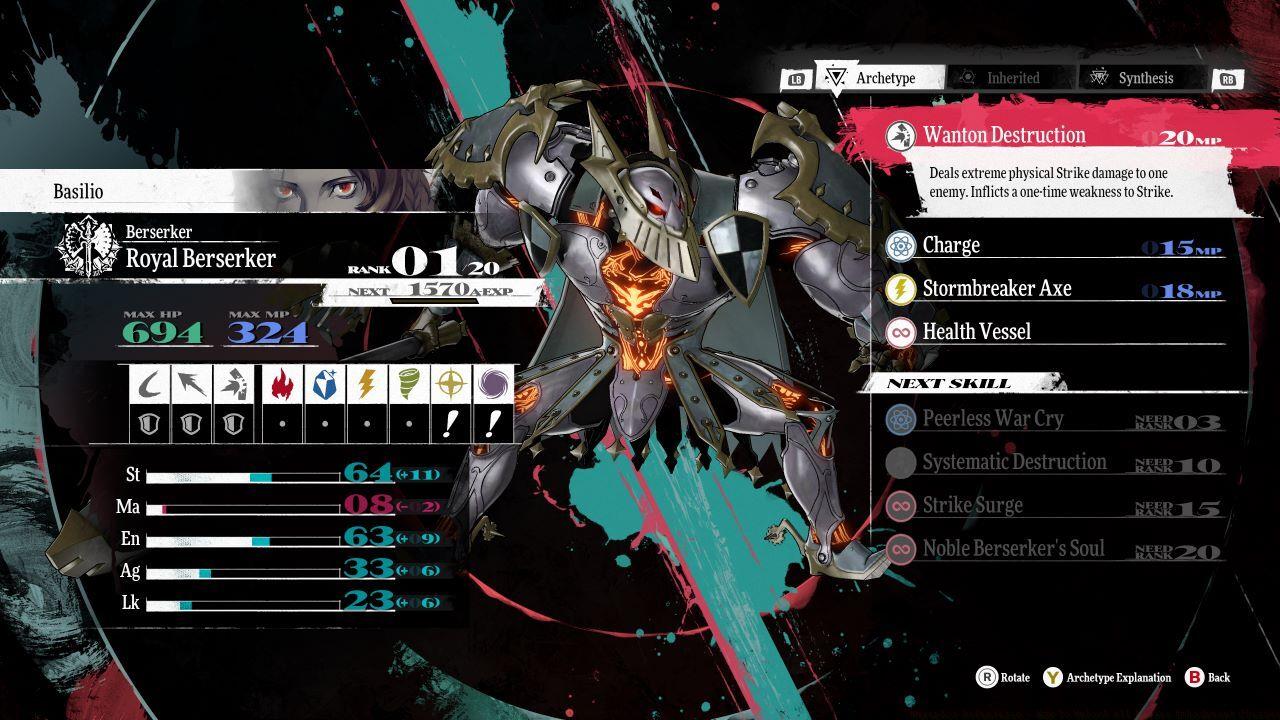
Task: Click the Health Vessel infinity icon
Action: tap(902, 331)
